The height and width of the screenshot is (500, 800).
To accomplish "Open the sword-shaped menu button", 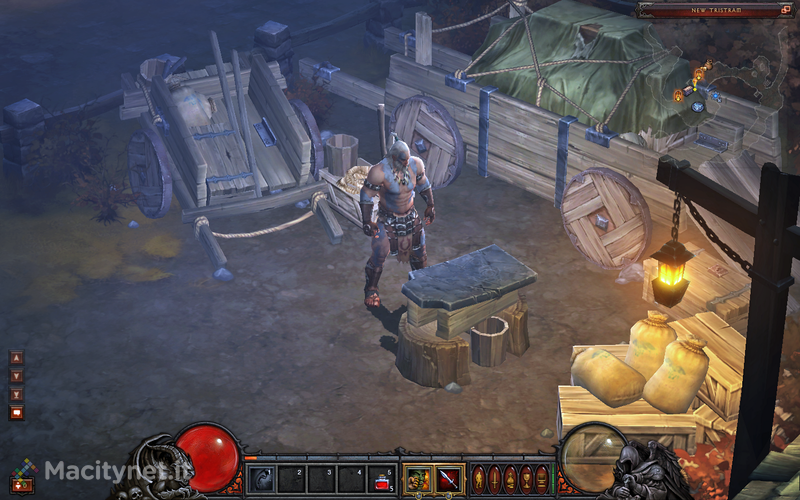I will [495, 479].
